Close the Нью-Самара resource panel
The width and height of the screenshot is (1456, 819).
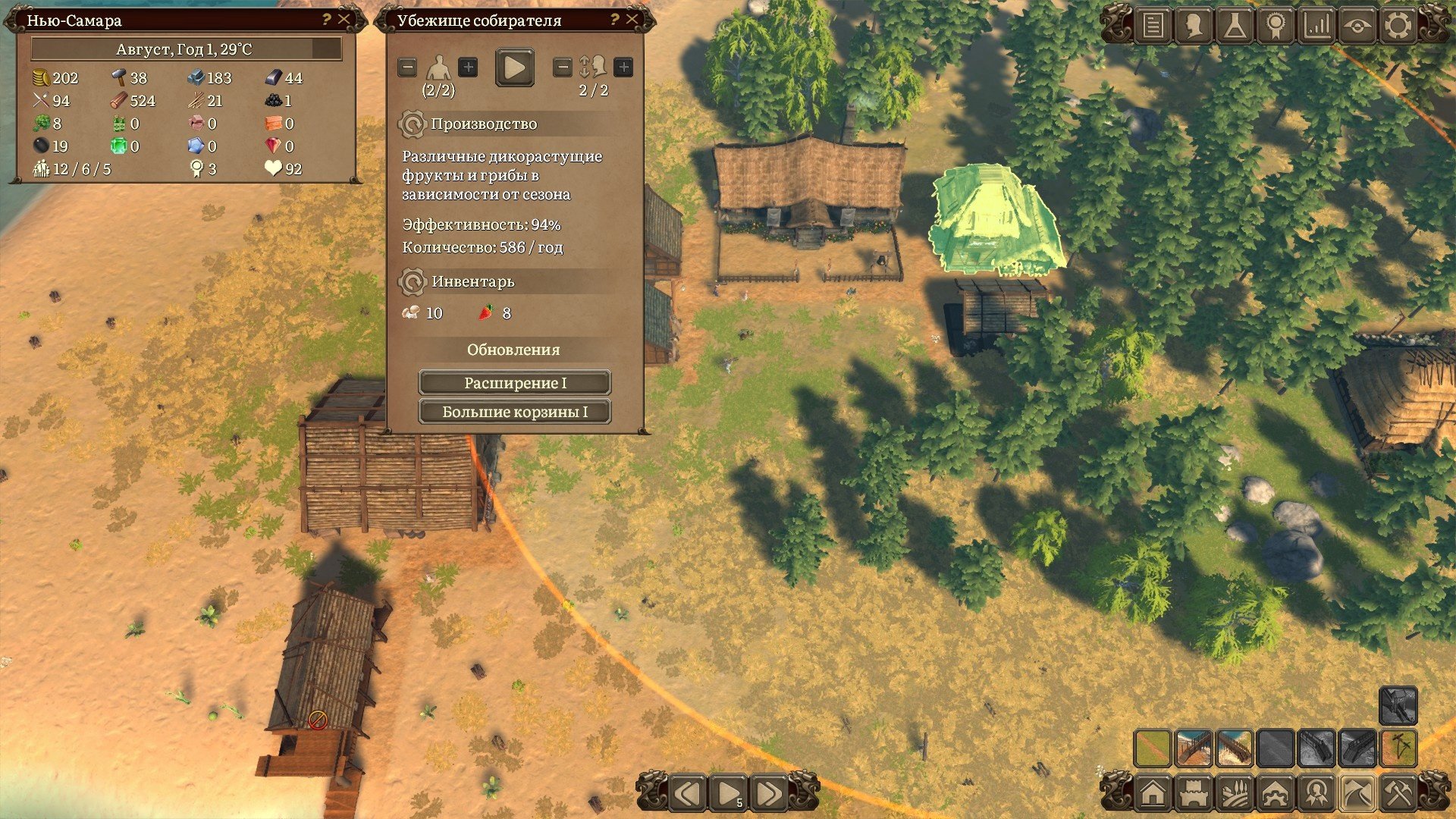pos(344,20)
